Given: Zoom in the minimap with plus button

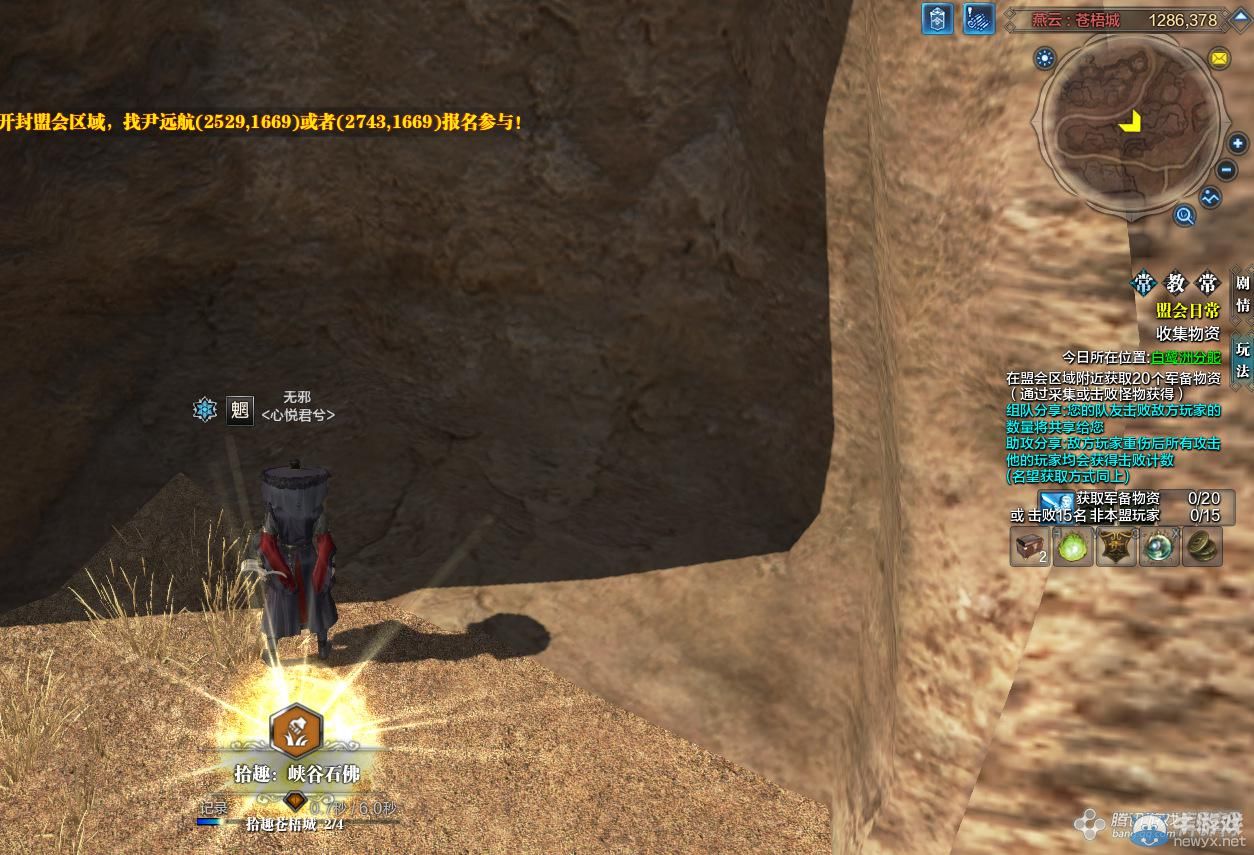Looking at the screenshot, I should click(1238, 144).
